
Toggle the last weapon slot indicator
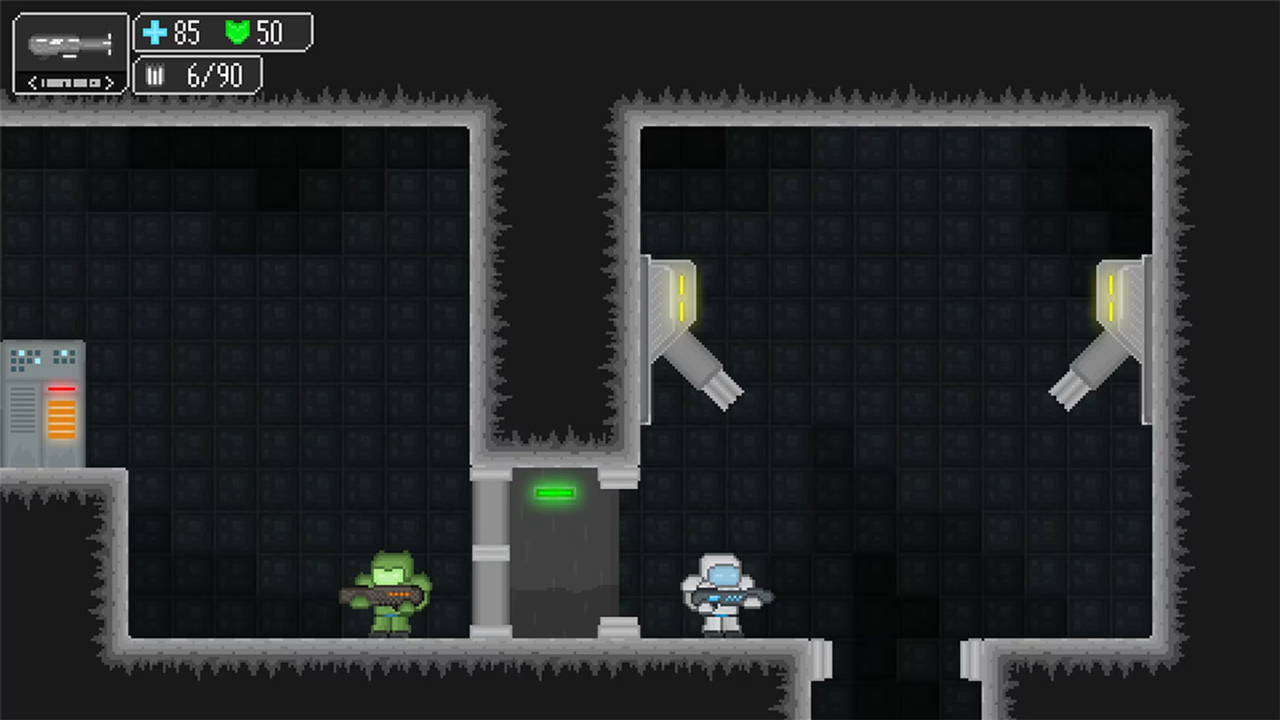(x=94, y=83)
